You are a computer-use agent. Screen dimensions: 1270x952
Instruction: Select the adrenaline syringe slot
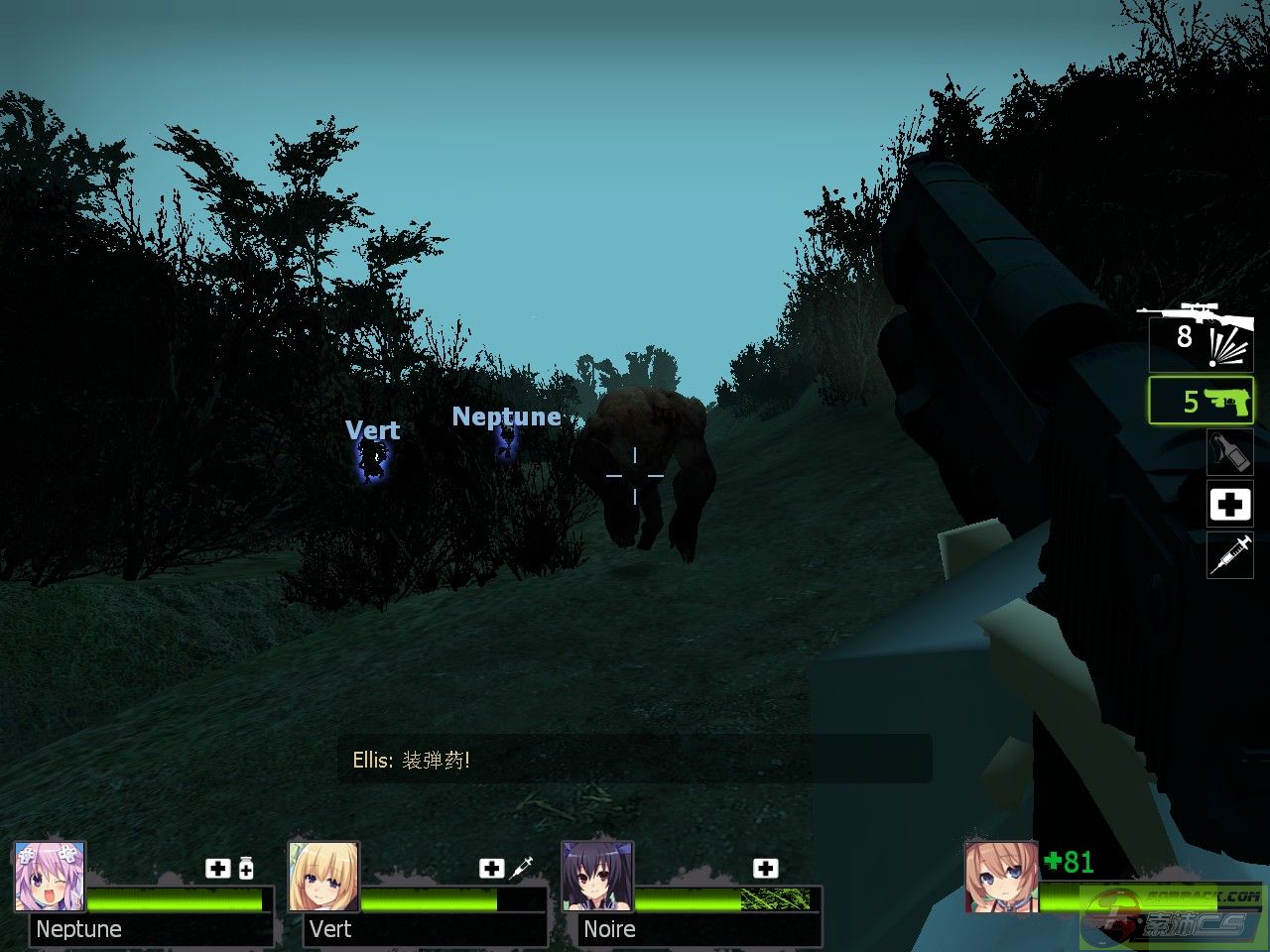pyautogui.click(x=1229, y=554)
